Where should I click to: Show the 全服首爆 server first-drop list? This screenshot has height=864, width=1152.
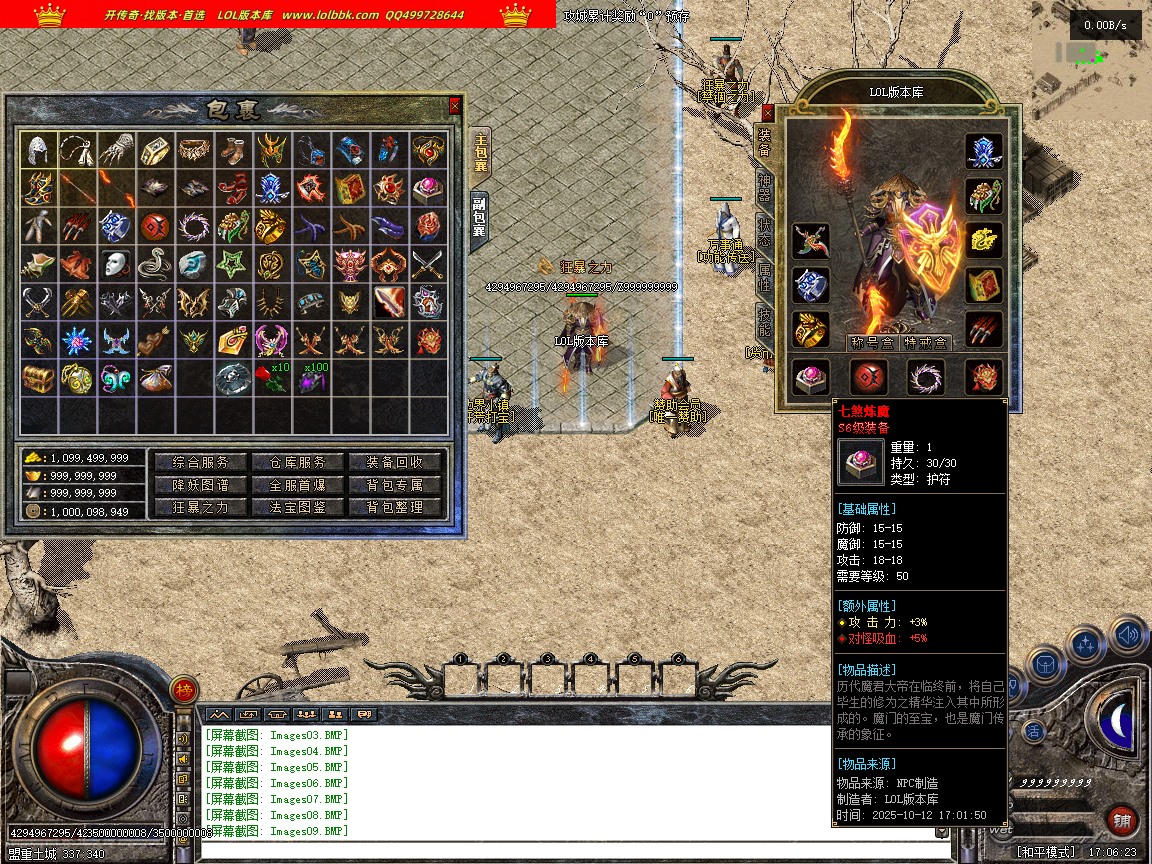coord(295,485)
